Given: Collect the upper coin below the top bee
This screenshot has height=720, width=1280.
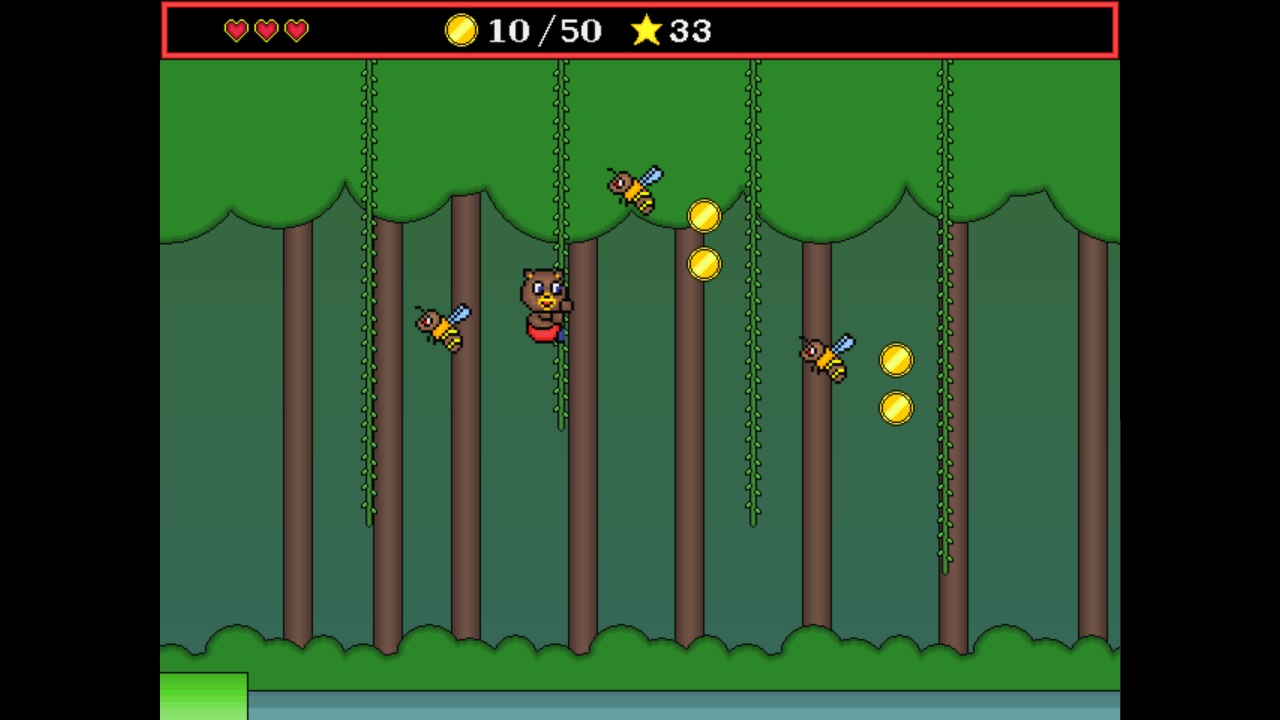Looking at the screenshot, I should pos(704,217).
